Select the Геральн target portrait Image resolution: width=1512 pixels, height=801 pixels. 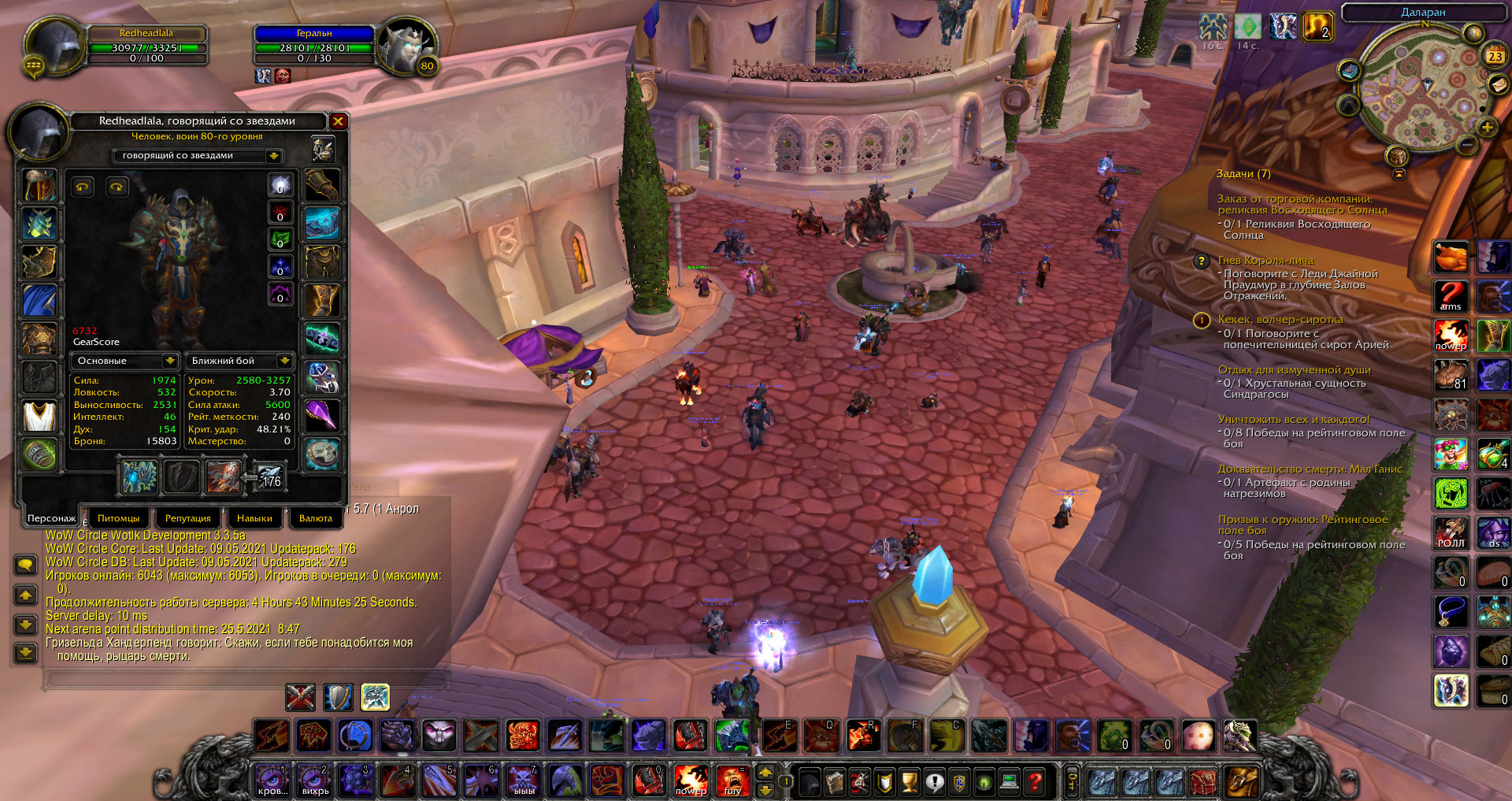(406, 46)
